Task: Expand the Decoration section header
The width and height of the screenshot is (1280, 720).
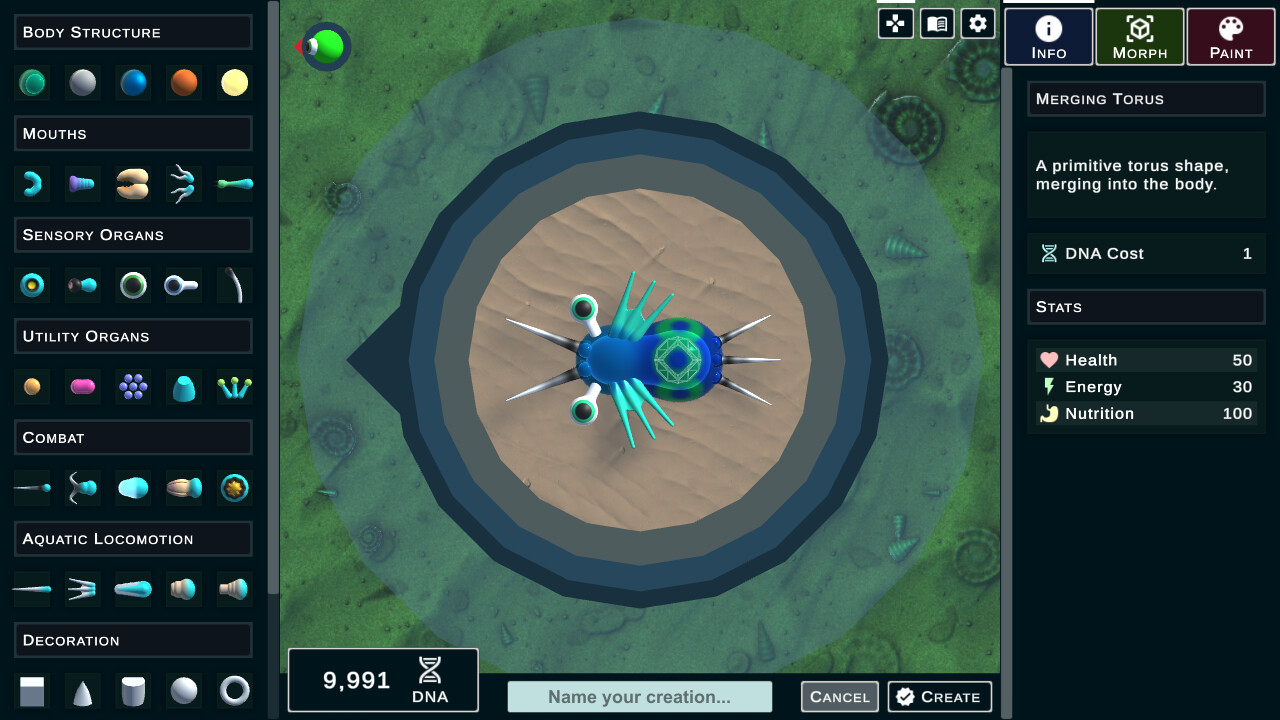Action: 133,640
